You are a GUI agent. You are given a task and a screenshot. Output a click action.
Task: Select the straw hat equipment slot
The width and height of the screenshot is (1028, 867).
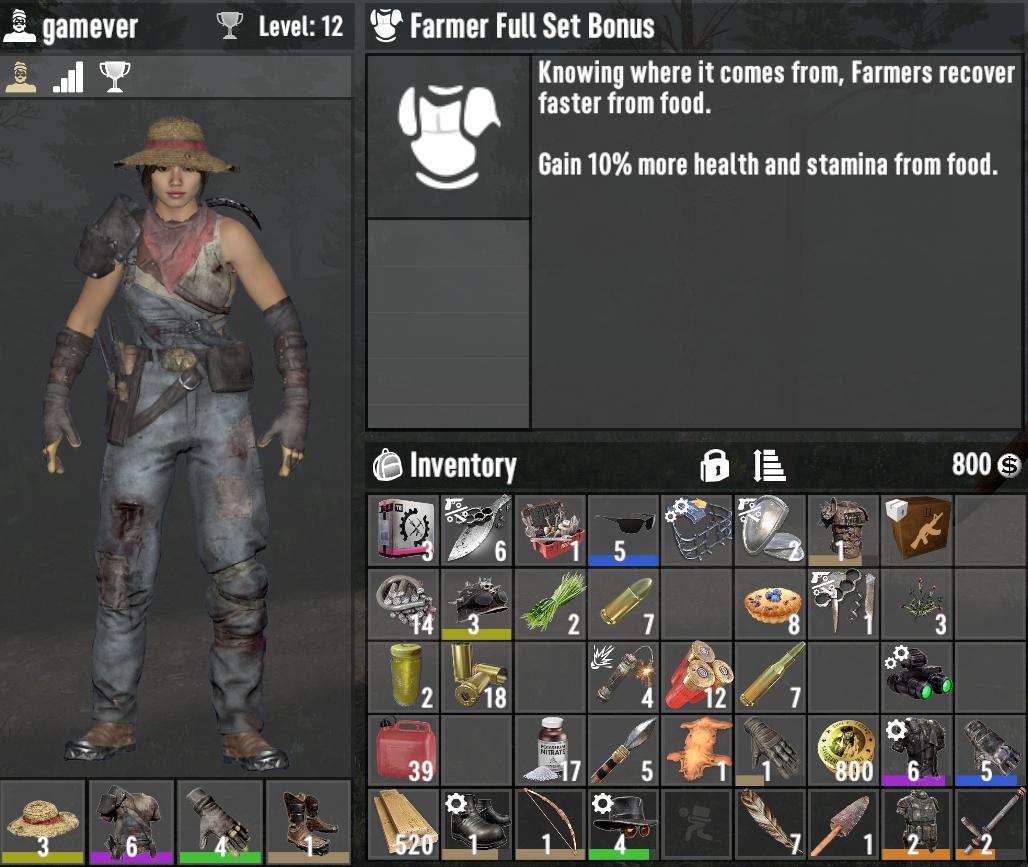point(42,822)
